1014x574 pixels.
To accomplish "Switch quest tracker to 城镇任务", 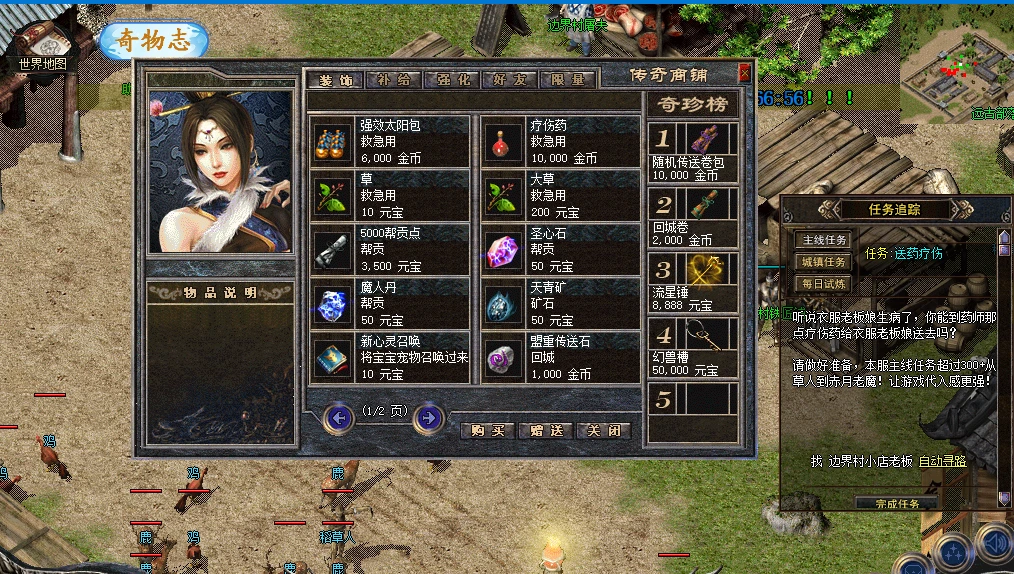I will (x=822, y=262).
